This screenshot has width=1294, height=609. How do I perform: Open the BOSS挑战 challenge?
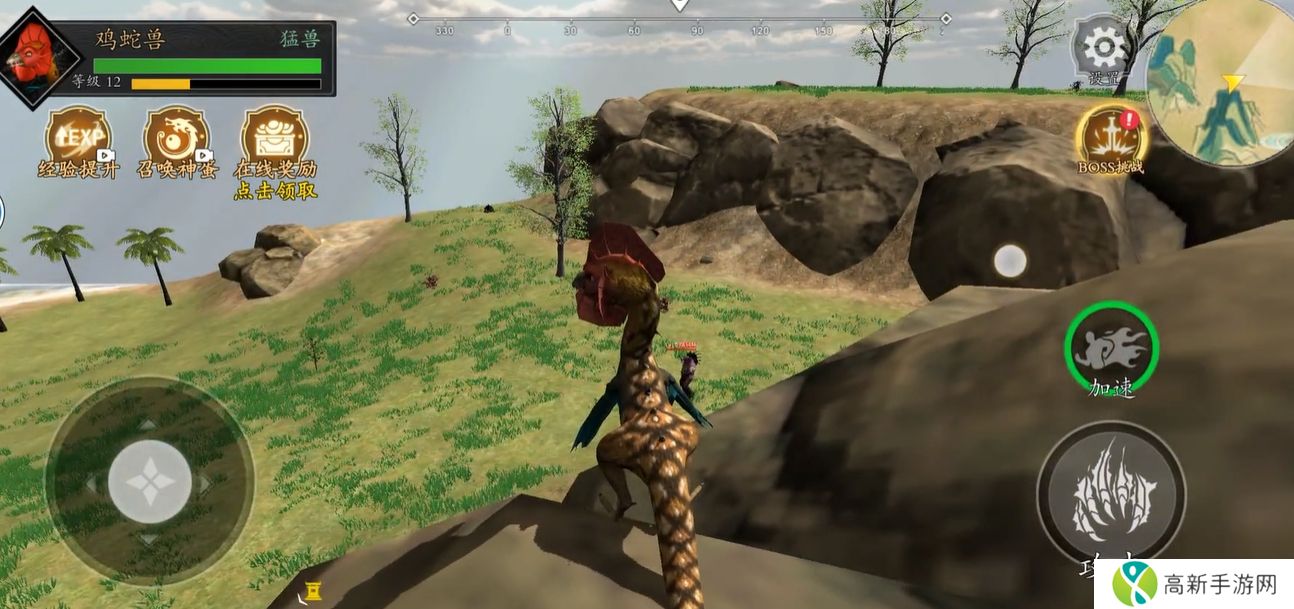[x=1109, y=137]
